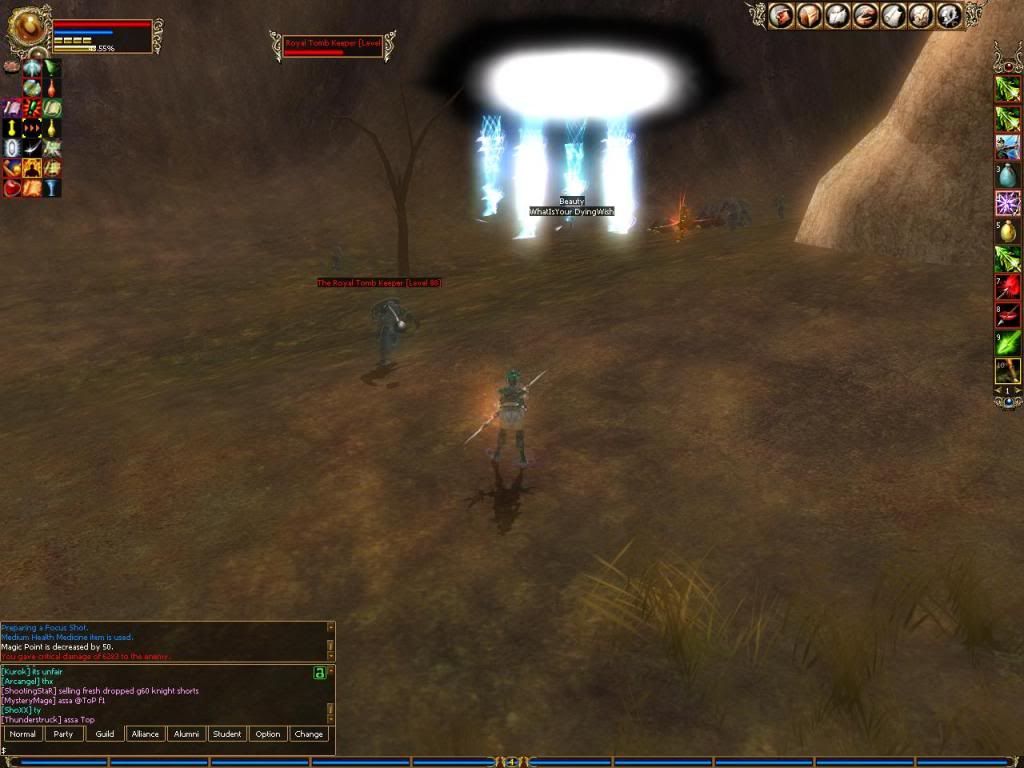This screenshot has height=768, width=1024.
Task: Click the chat Change button
Action: point(309,734)
